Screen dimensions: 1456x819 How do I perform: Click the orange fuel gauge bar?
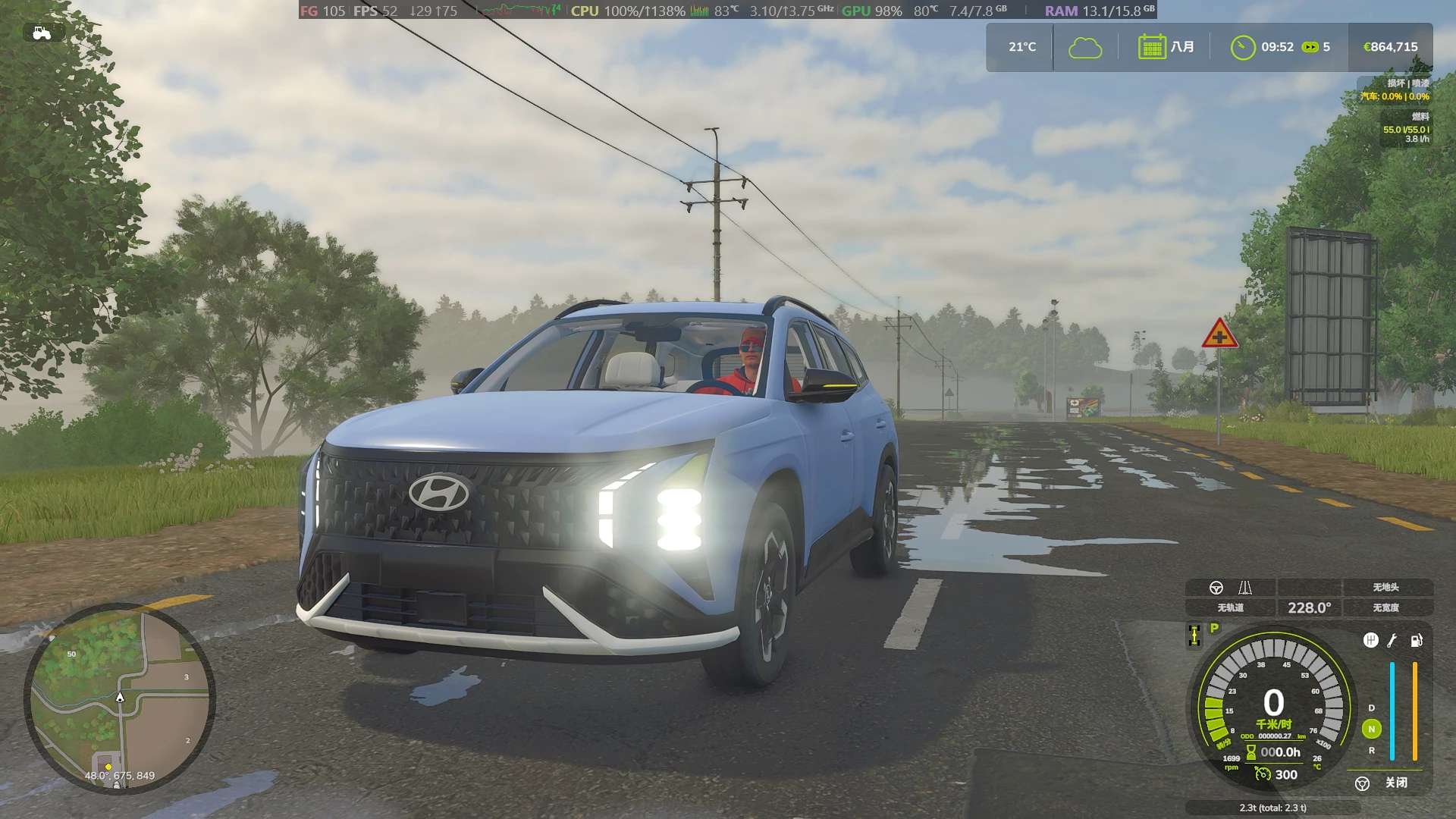[x=1415, y=711]
